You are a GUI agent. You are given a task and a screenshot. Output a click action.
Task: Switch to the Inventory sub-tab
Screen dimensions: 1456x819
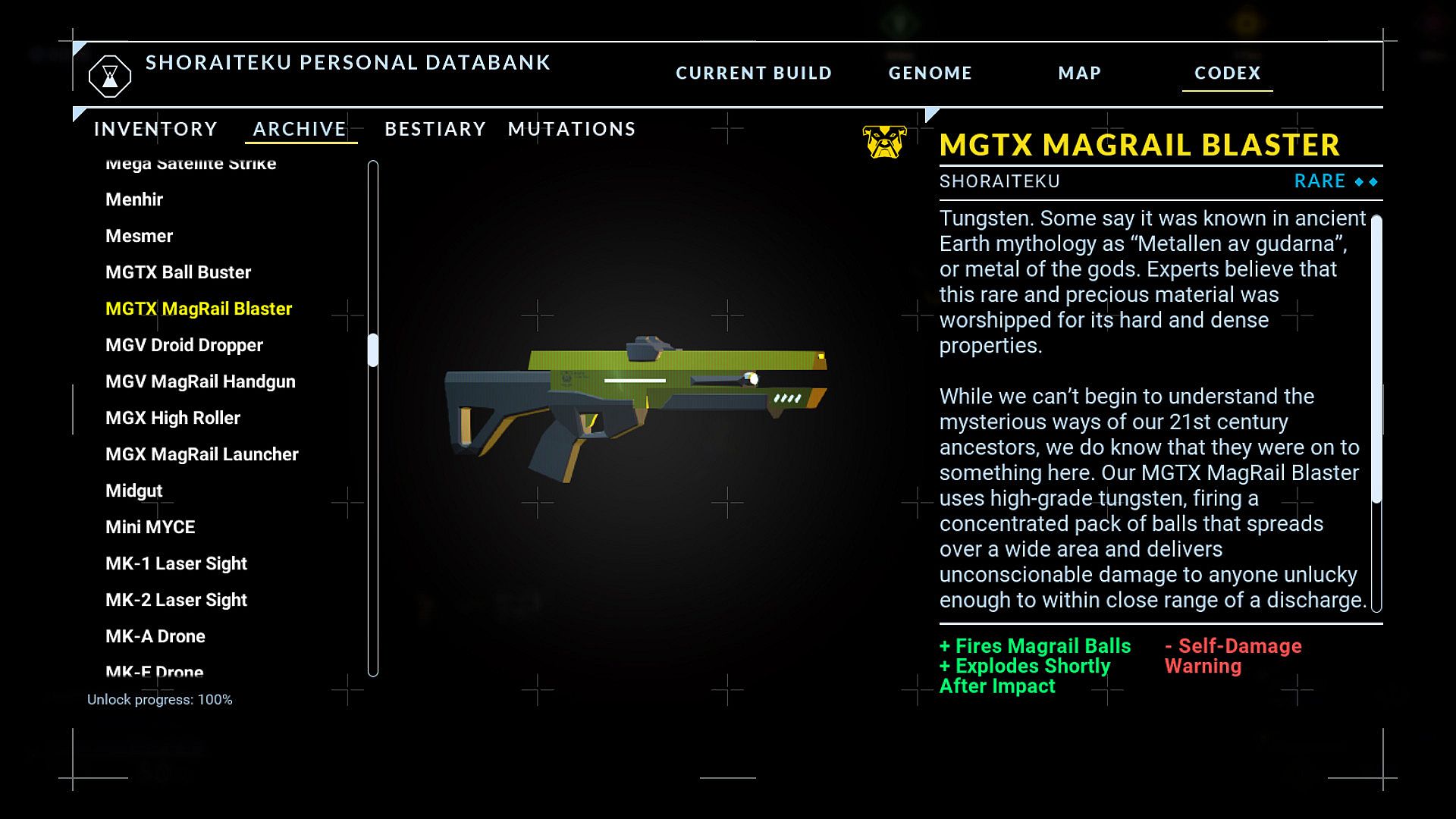click(155, 129)
